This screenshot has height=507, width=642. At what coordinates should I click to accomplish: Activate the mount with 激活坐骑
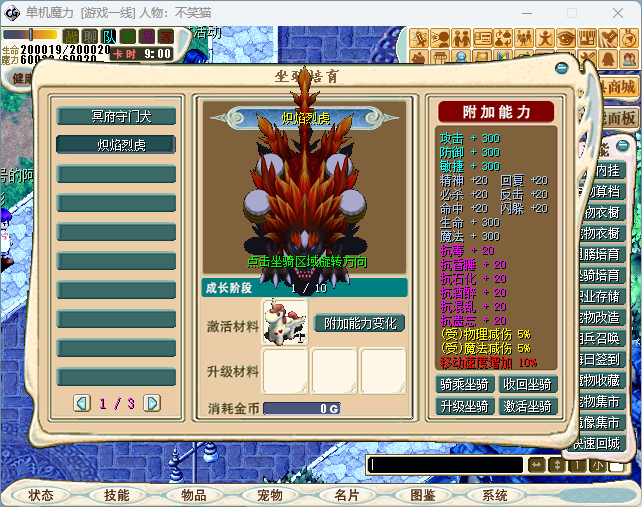[527, 406]
